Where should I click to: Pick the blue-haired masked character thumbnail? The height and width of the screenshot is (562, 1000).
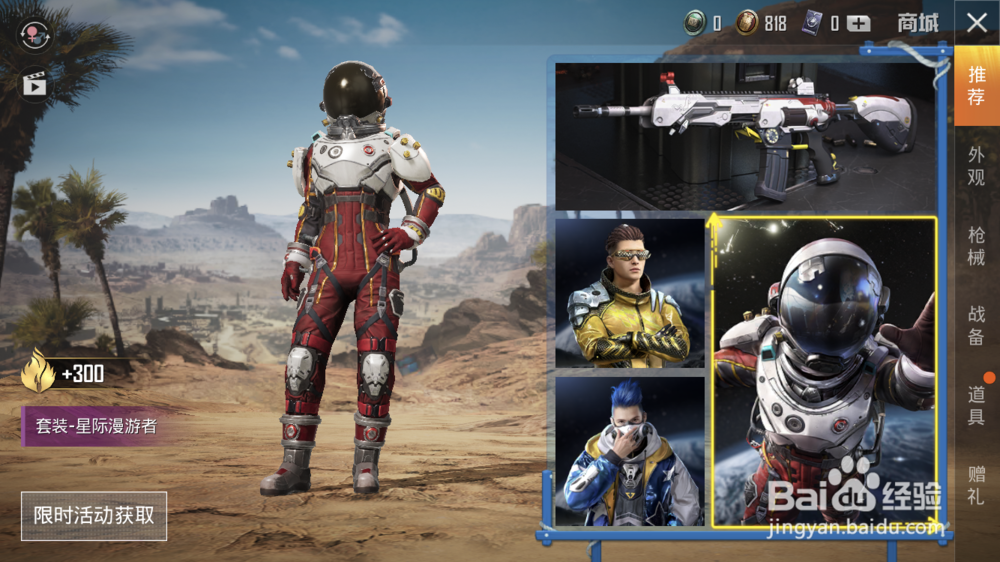[x=630, y=451]
